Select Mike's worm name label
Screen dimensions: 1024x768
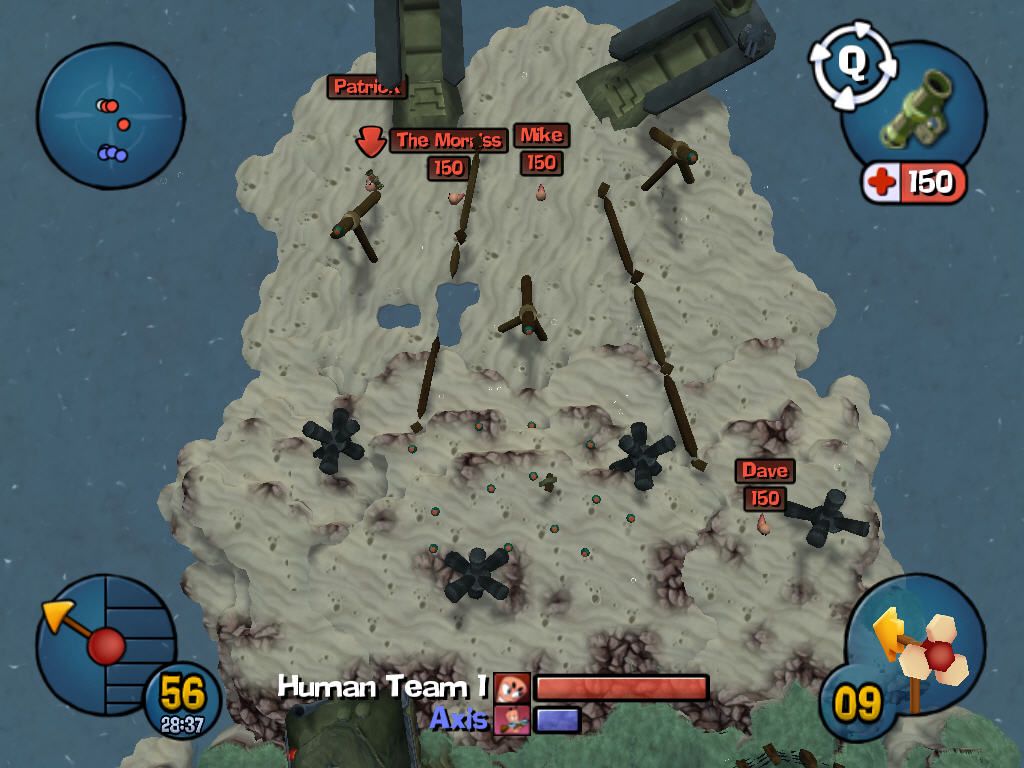541,136
